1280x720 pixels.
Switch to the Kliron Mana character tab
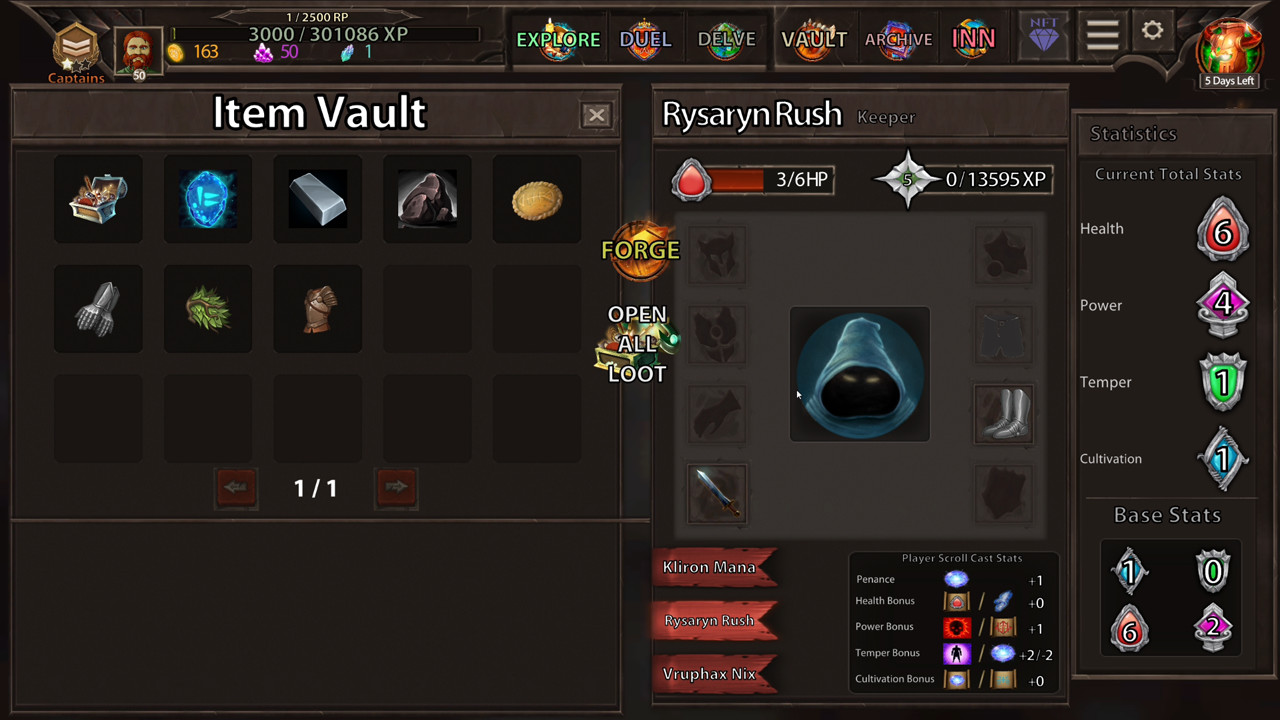712,567
